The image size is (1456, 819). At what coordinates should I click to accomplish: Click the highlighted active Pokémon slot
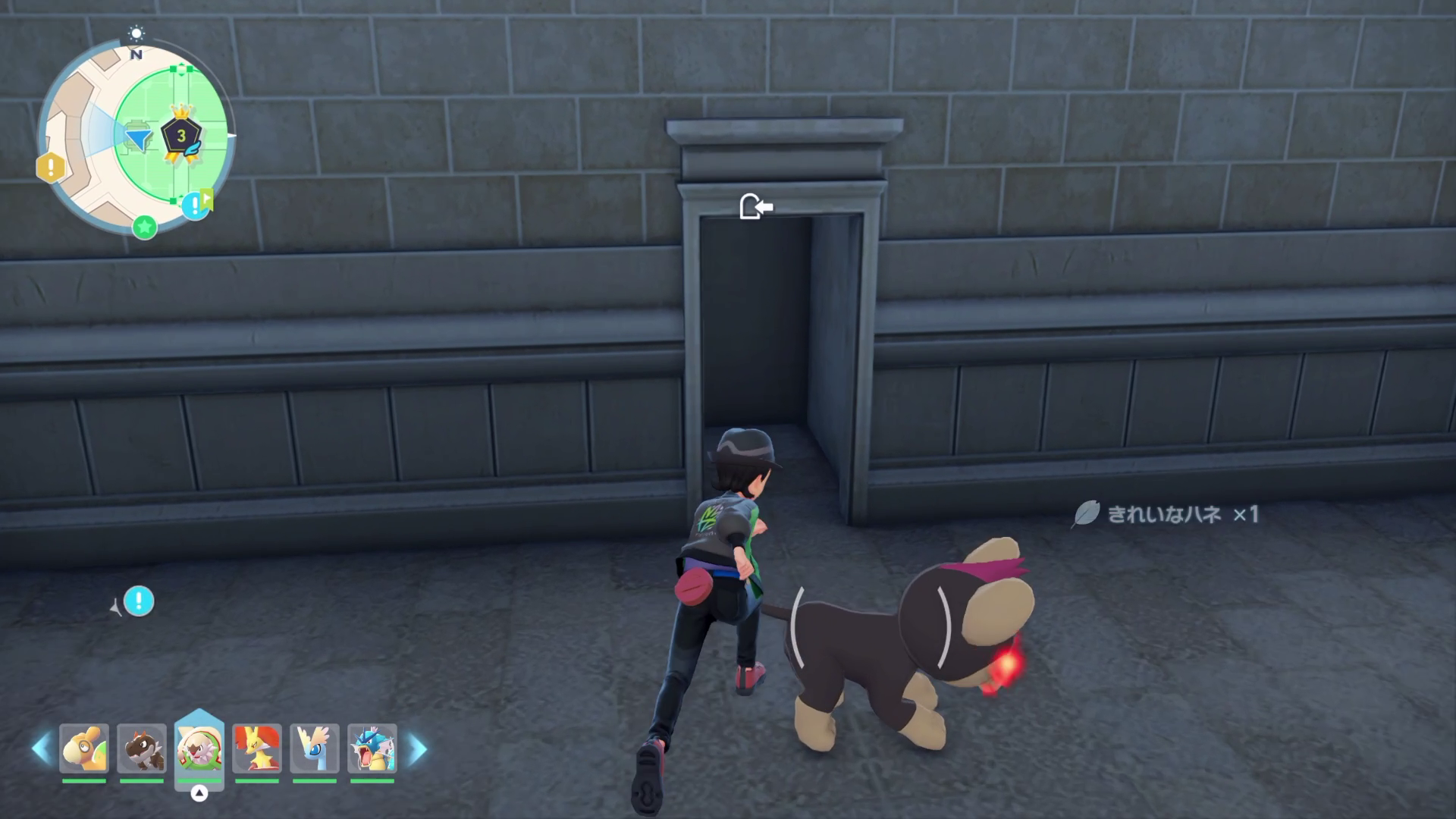coord(199,748)
